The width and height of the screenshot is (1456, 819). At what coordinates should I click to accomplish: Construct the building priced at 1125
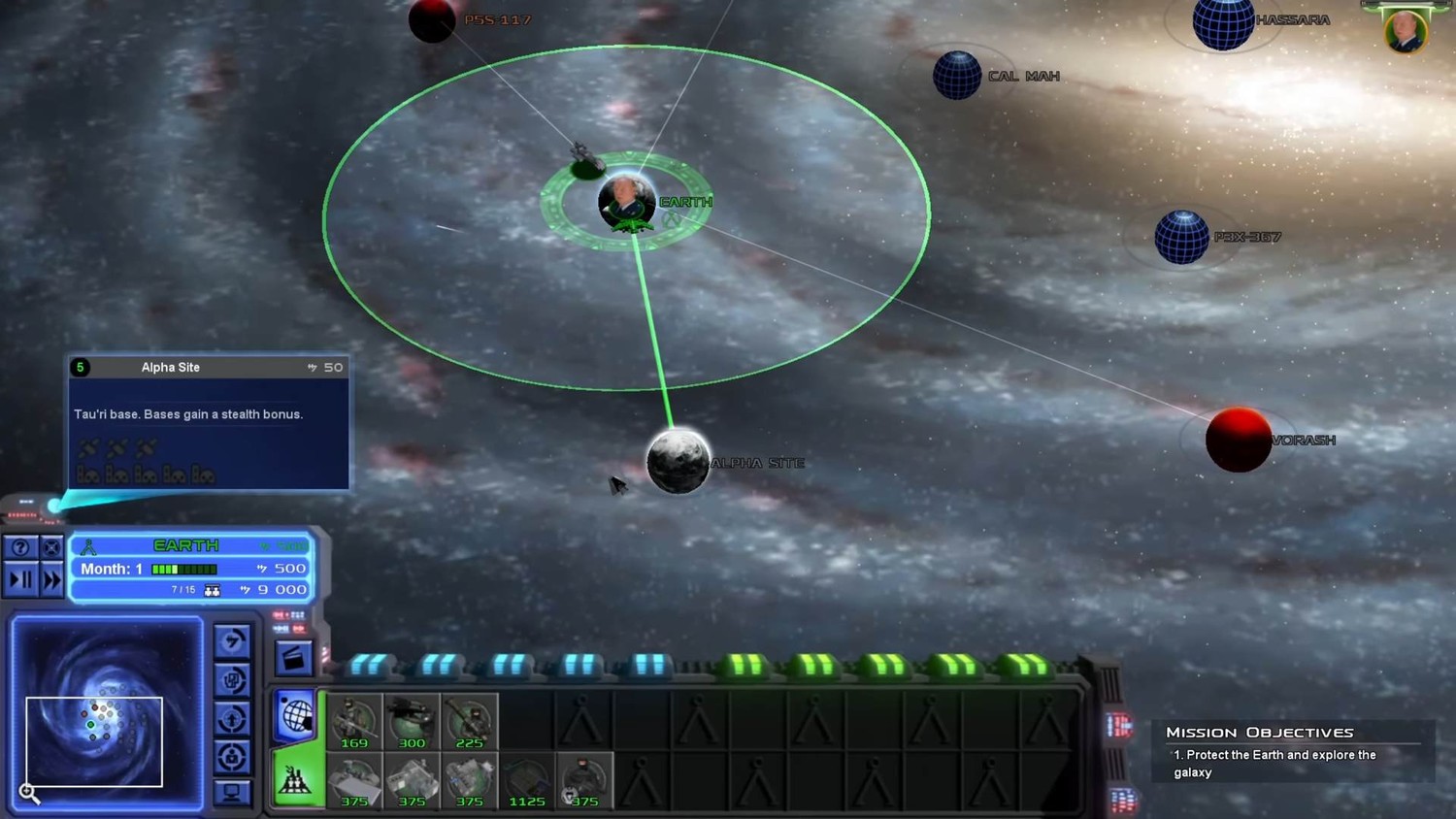point(527,781)
